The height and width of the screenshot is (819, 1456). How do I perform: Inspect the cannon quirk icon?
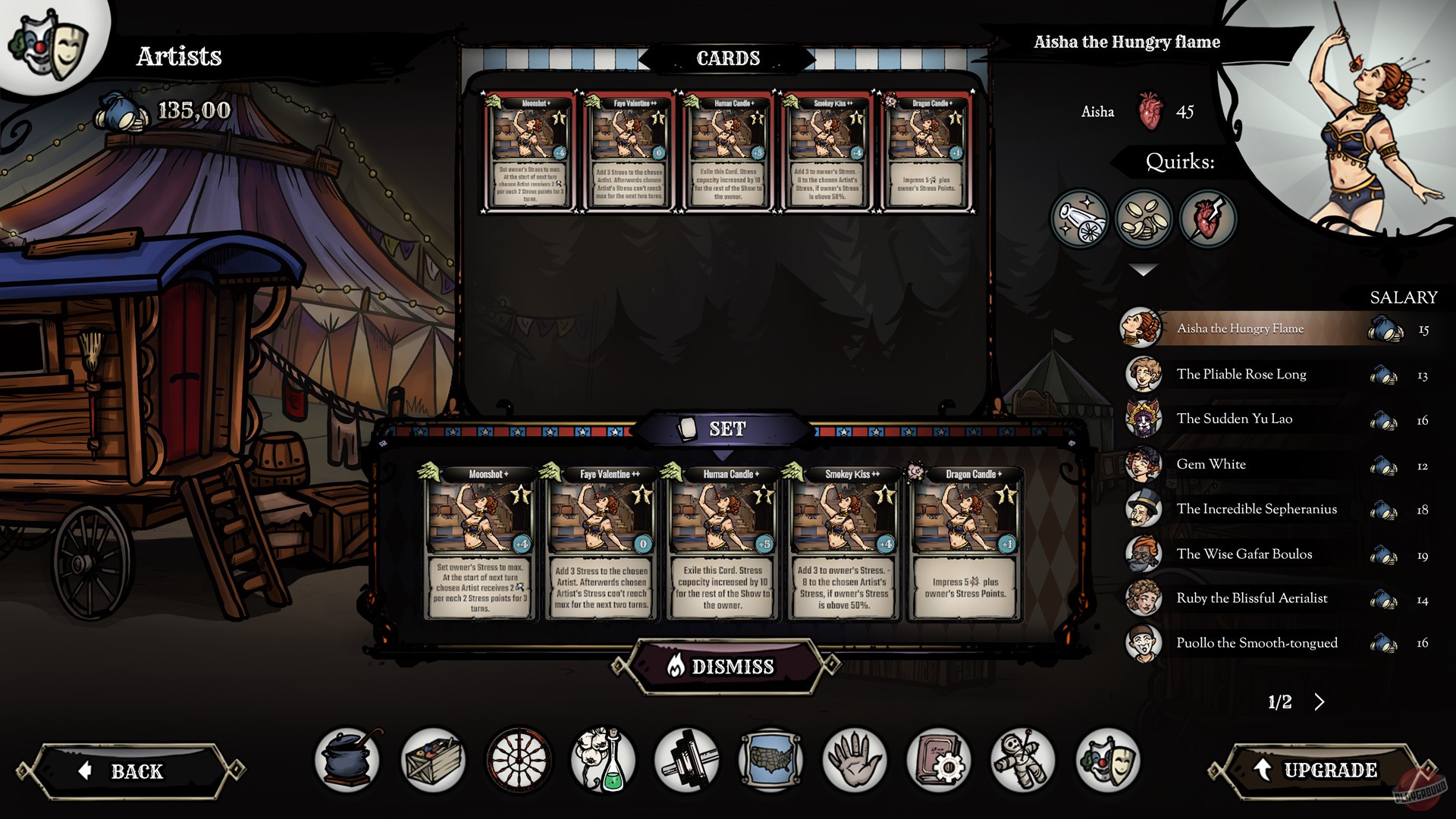[1082, 219]
